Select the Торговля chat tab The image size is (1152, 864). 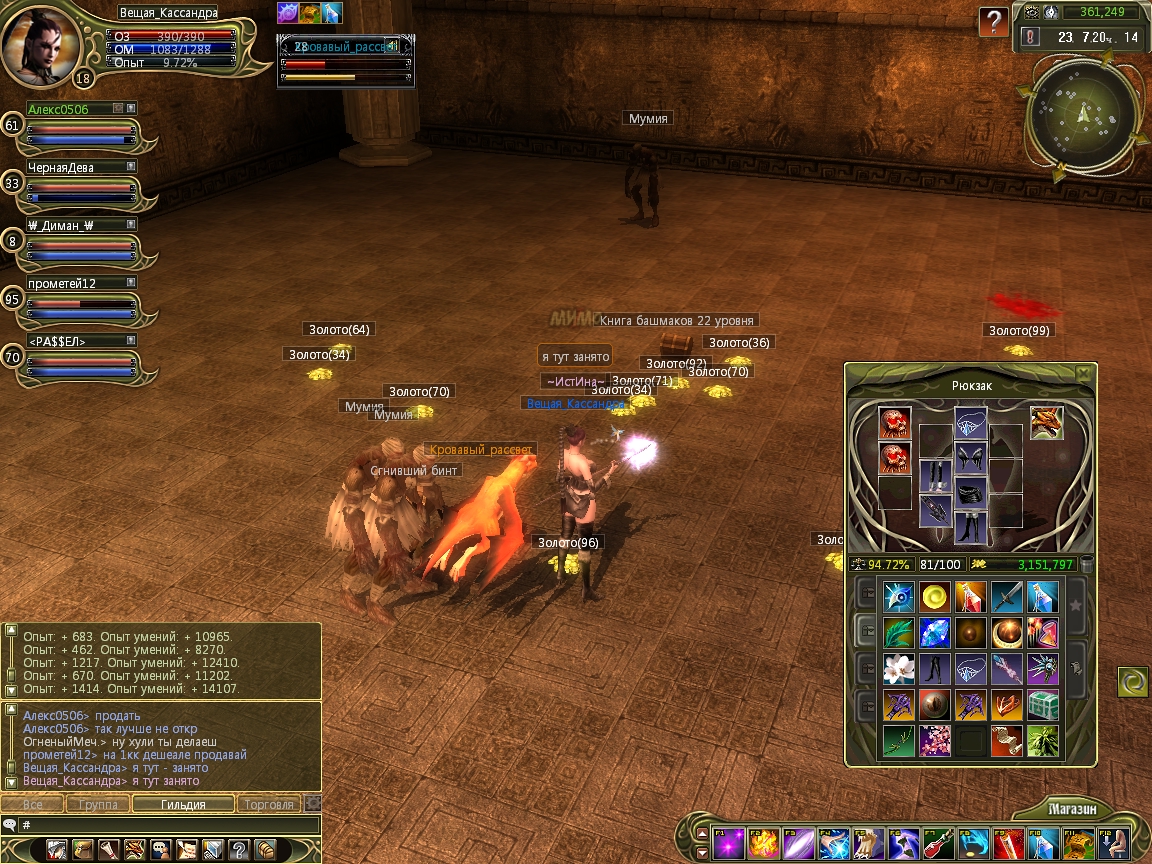click(x=270, y=804)
